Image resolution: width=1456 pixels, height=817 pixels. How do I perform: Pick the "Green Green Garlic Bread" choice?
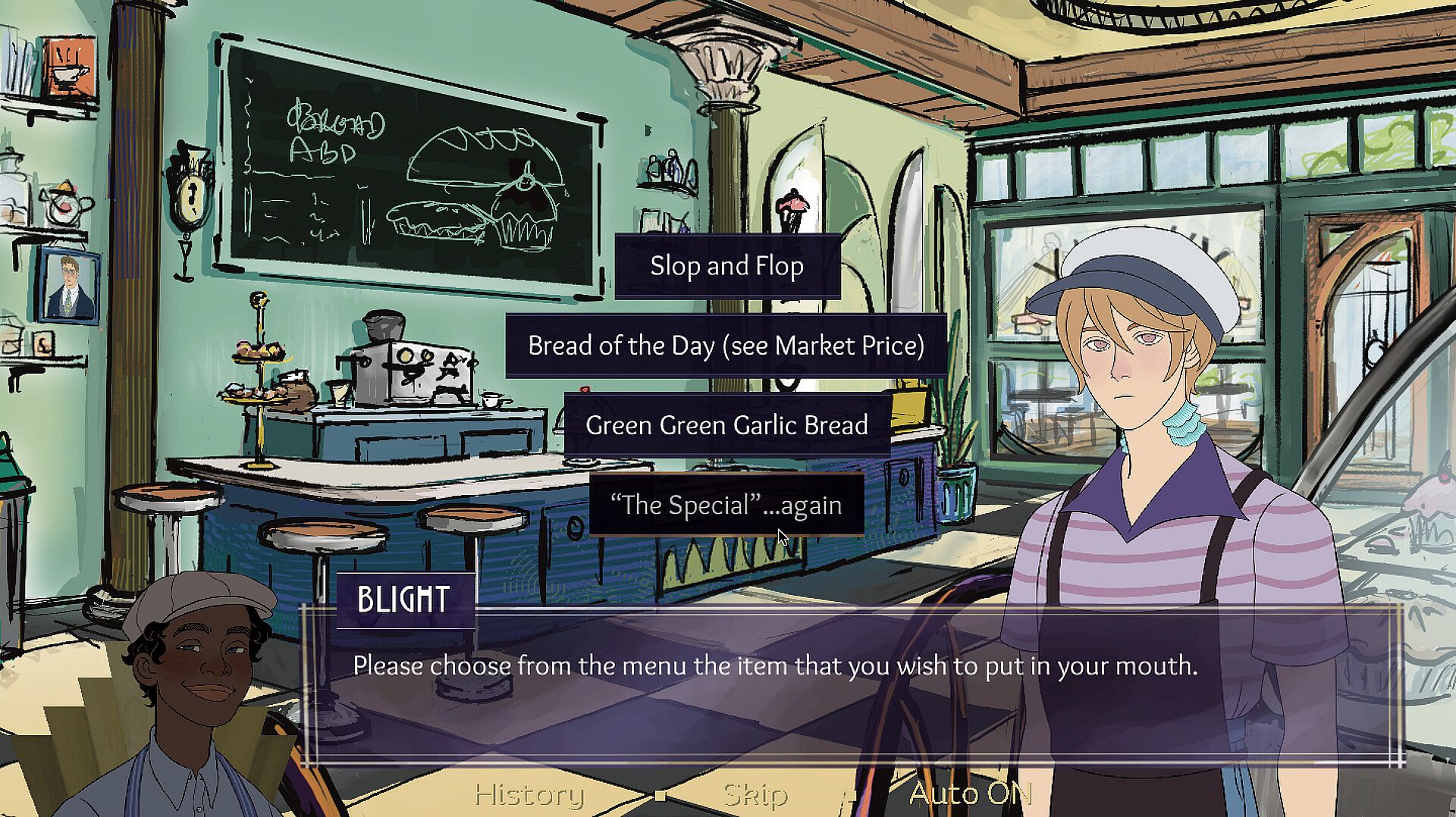[x=726, y=425]
